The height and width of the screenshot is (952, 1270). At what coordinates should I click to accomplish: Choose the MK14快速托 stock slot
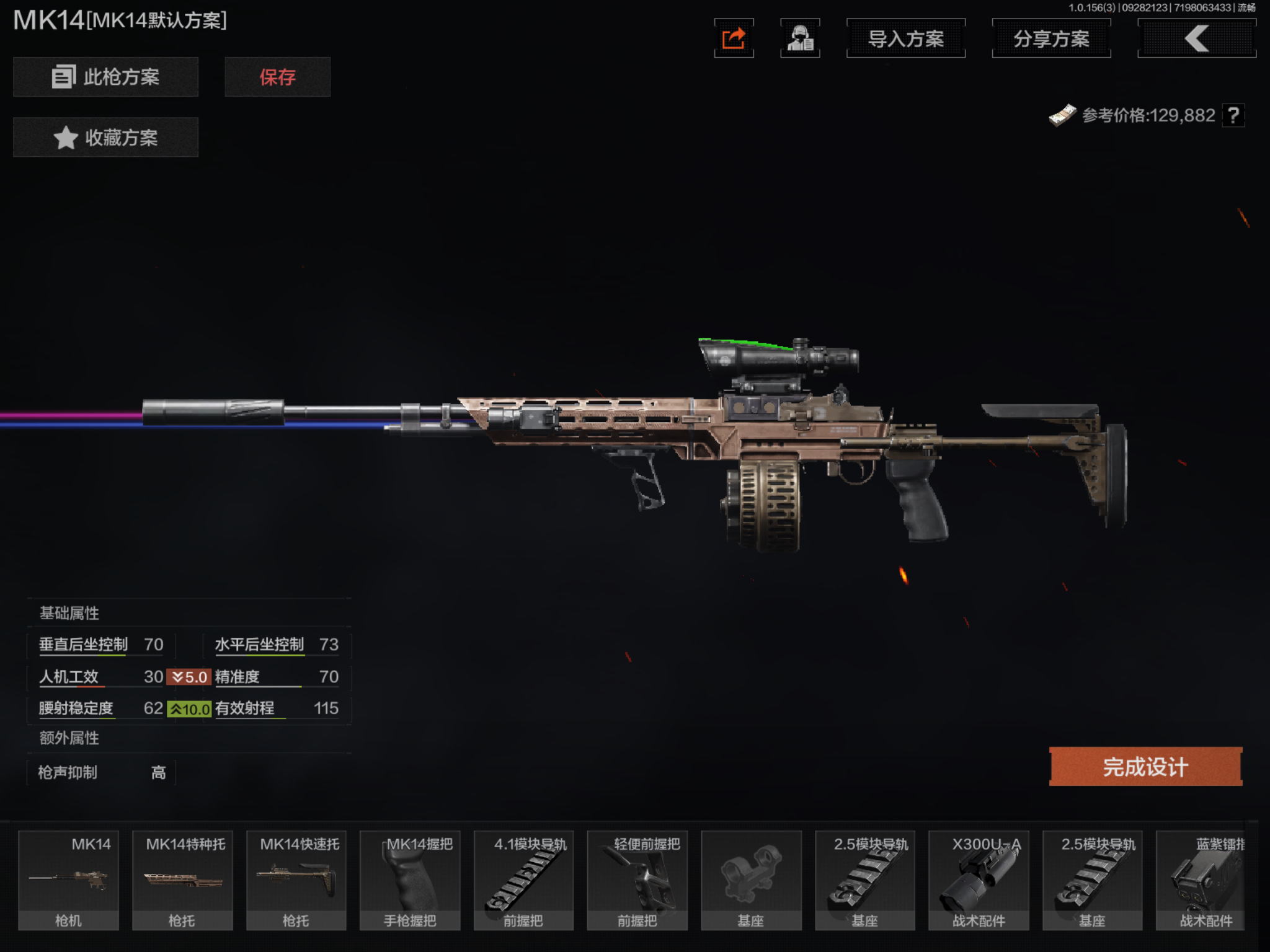pyautogui.click(x=296, y=880)
